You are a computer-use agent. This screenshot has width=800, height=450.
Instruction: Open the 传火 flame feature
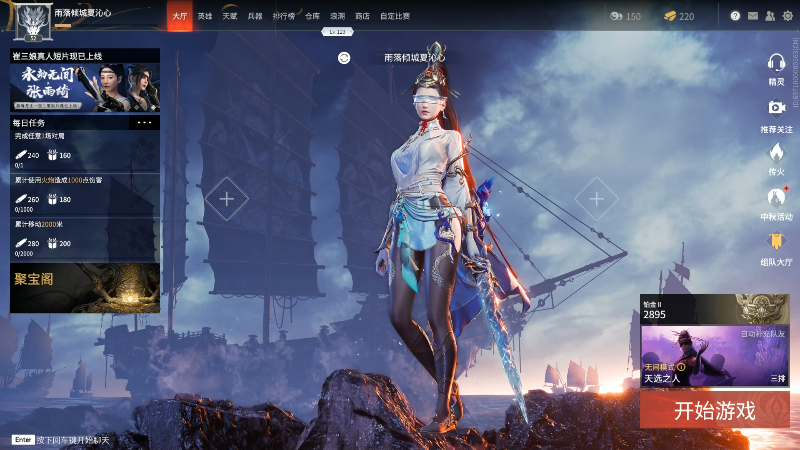(776, 155)
